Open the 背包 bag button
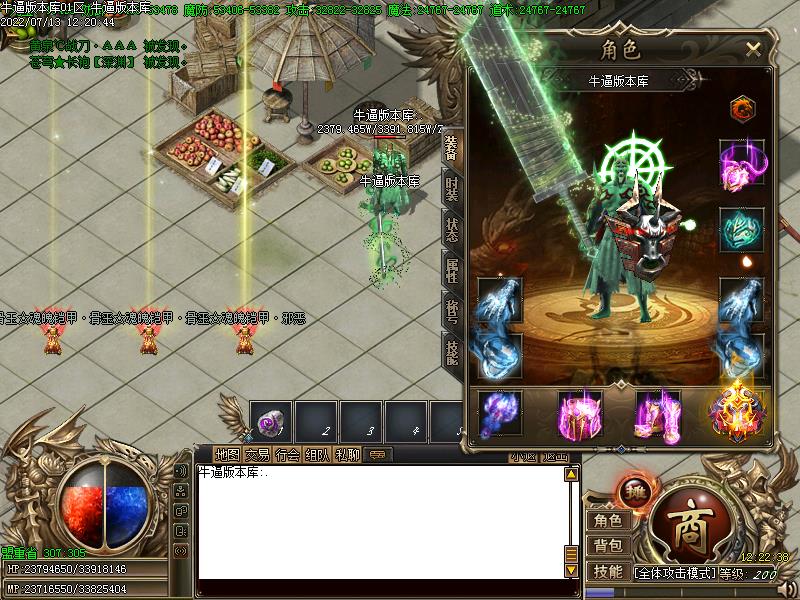The height and width of the screenshot is (600, 800). (608, 546)
